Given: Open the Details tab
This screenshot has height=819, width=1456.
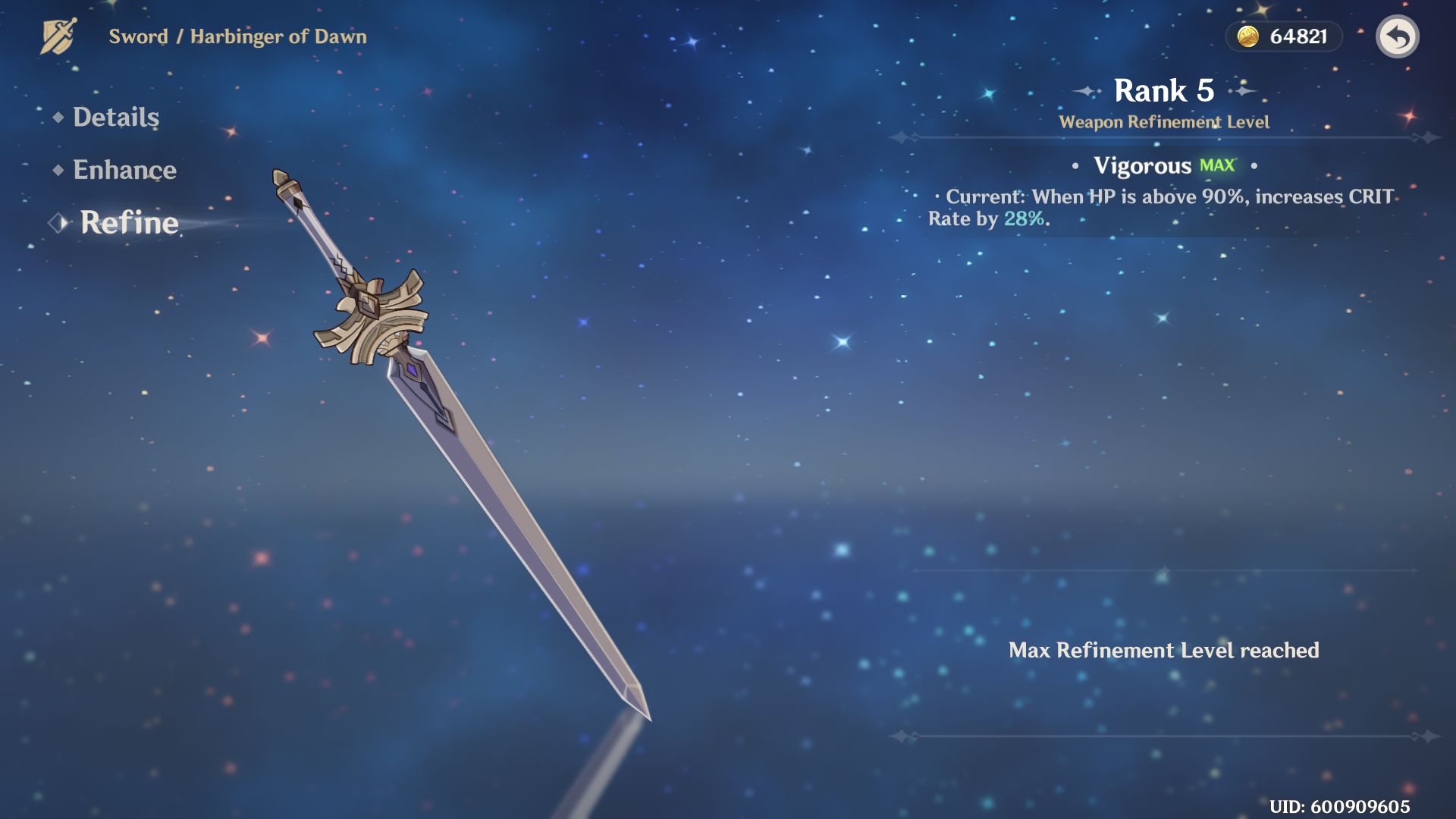Looking at the screenshot, I should coord(115,117).
